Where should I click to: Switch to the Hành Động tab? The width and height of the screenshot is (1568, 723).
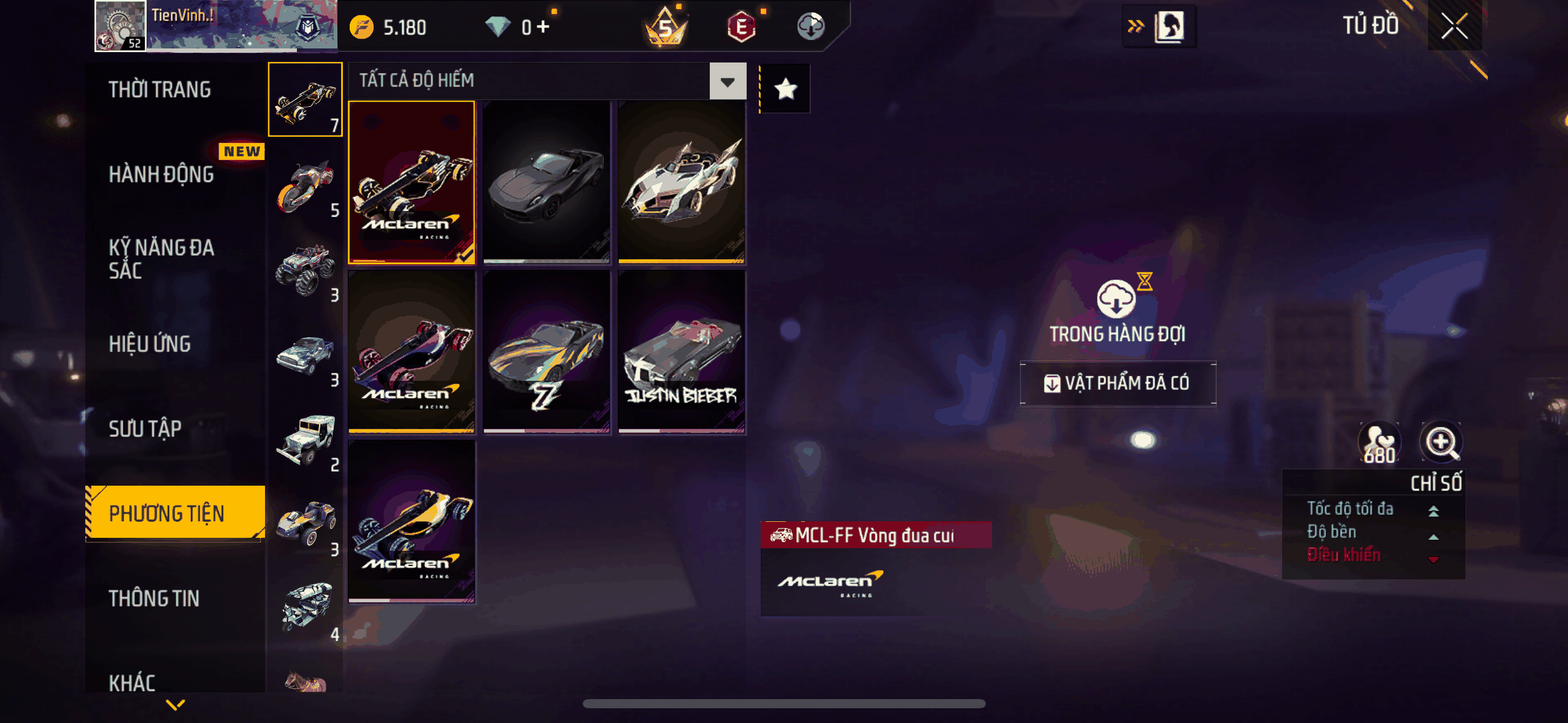[x=161, y=174]
